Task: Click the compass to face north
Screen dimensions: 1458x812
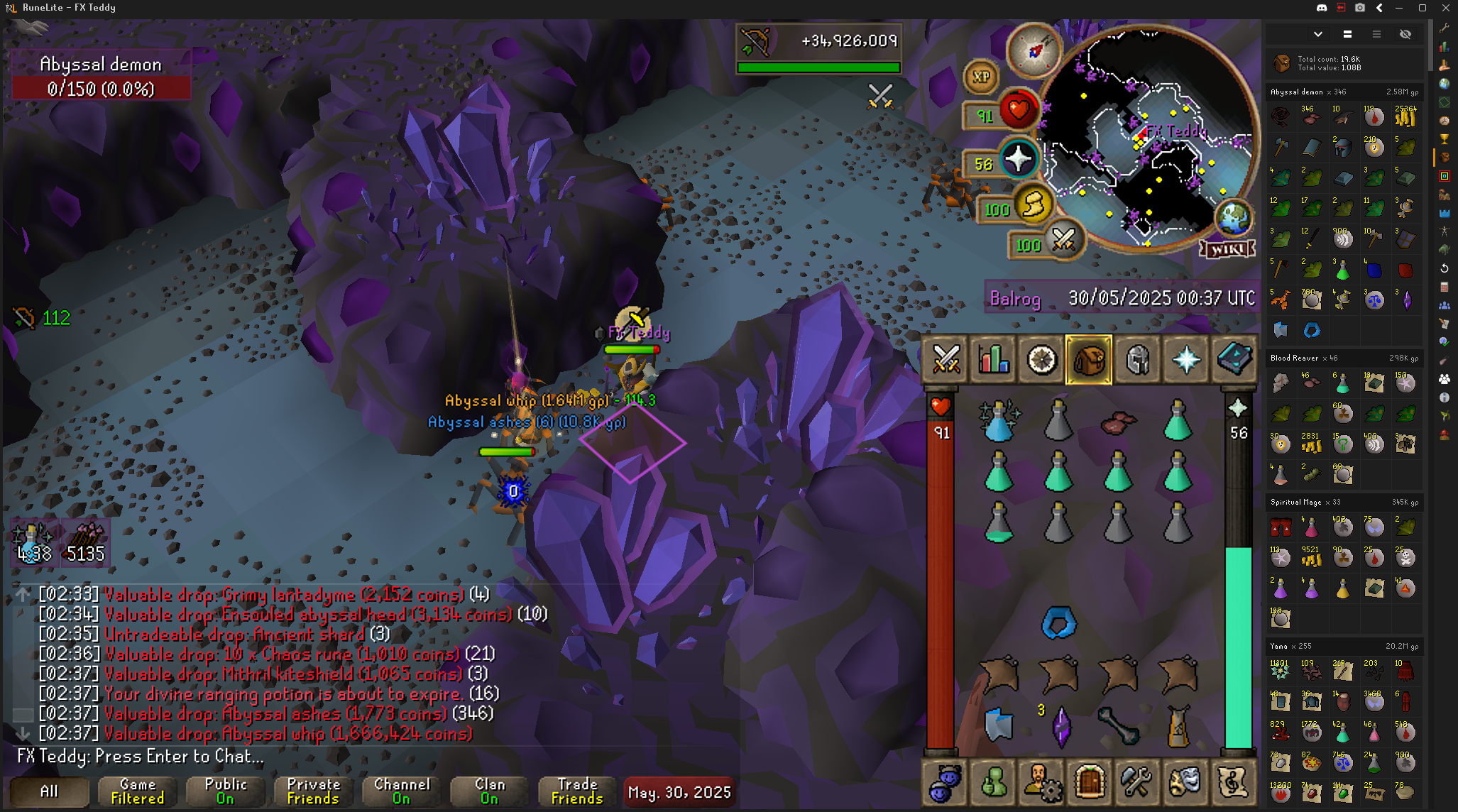Action: point(1034,50)
